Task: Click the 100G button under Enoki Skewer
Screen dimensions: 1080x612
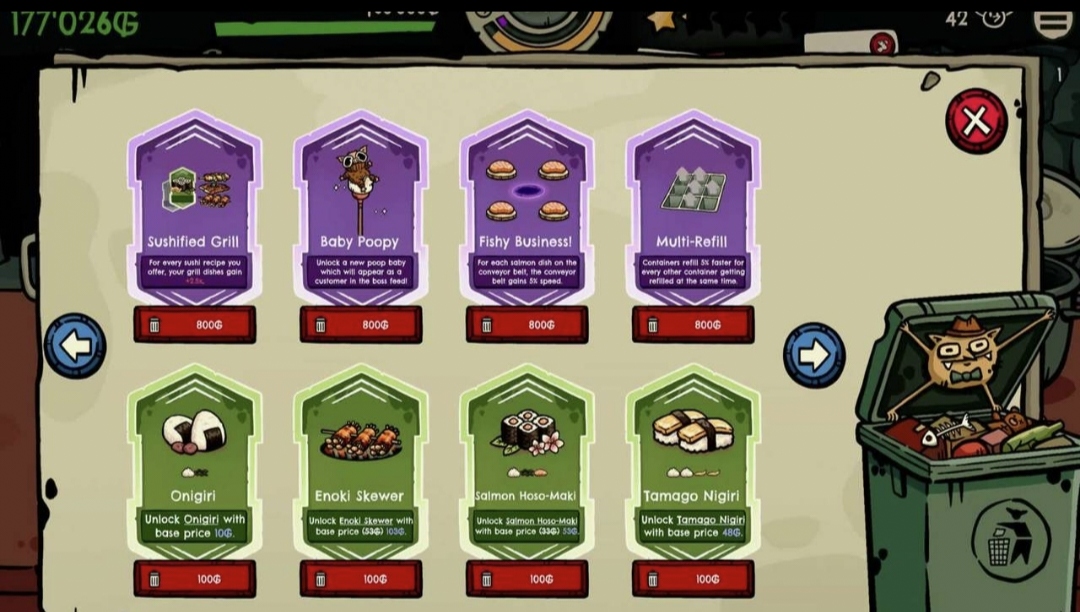Action: pos(361,578)
